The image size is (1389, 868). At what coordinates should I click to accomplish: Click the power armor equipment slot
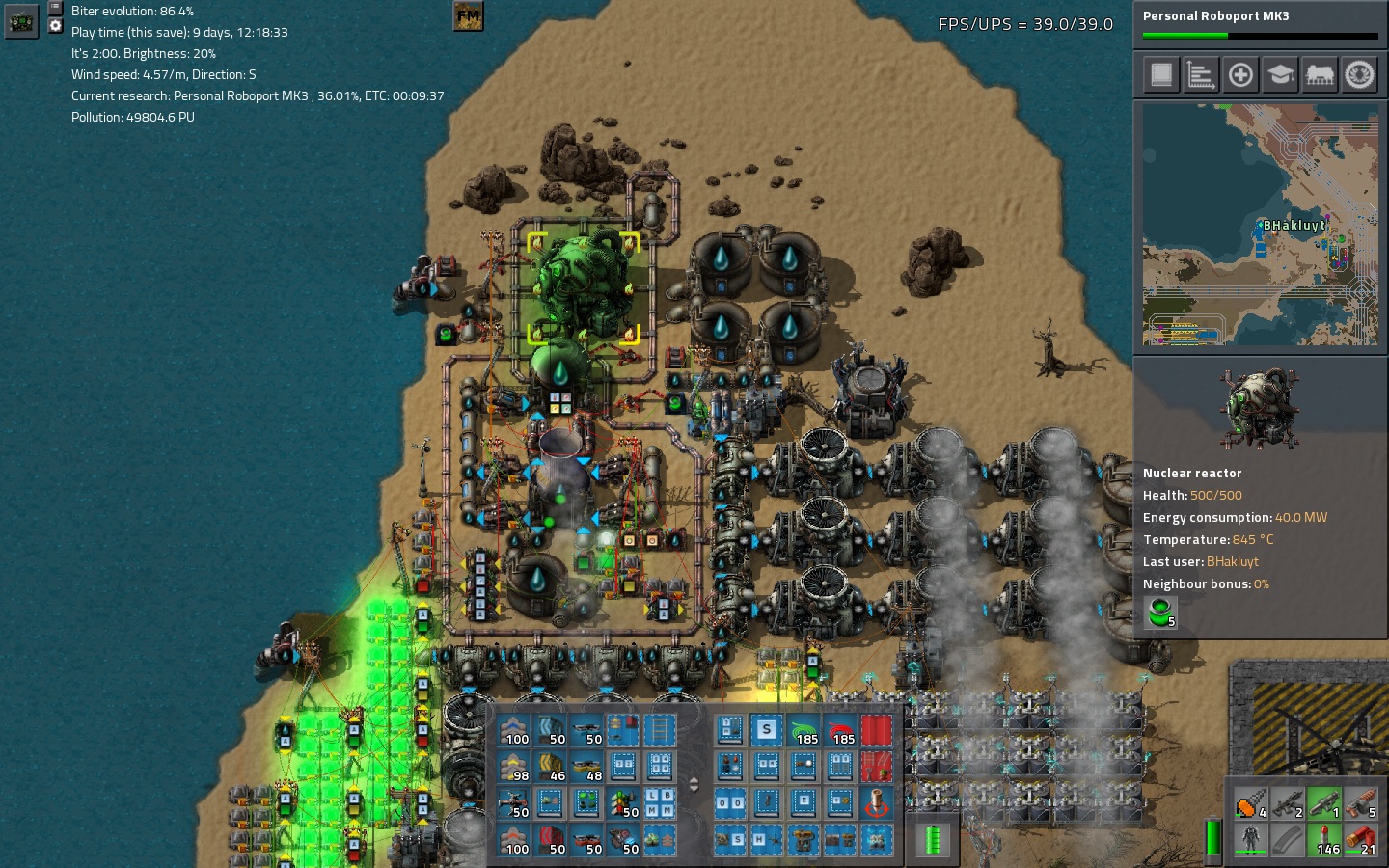(1251, 839)
